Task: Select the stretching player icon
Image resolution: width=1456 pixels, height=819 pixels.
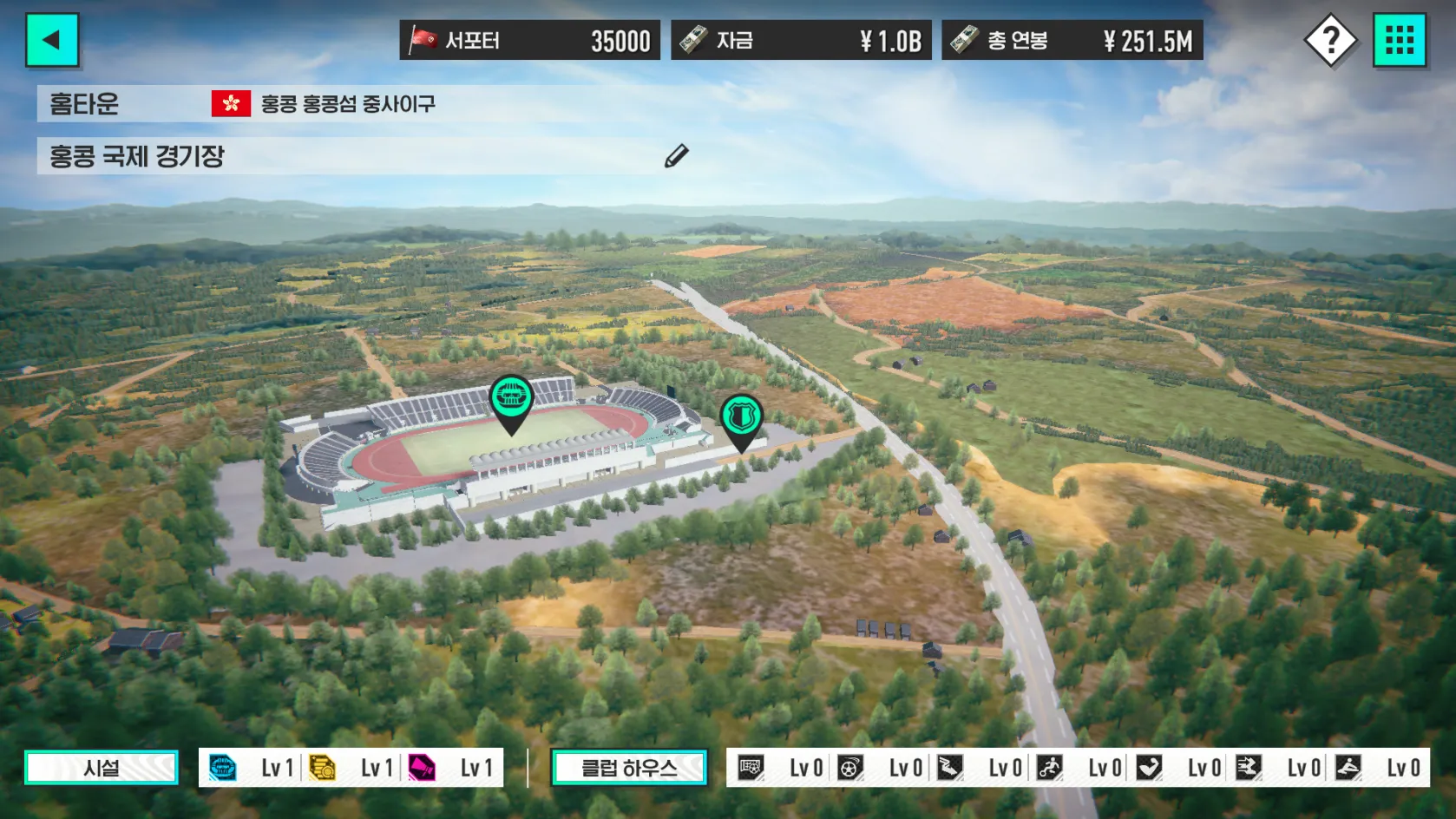Action: [1348, 768]
